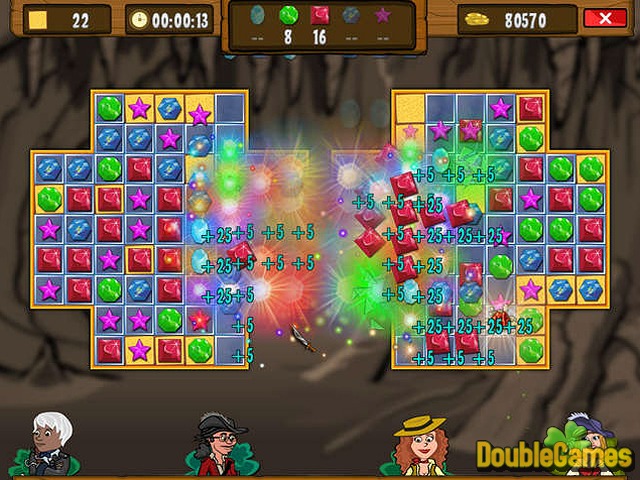640x480 pixels.
Task: Select the white-haired character portrait
Action: pos(50,442)
